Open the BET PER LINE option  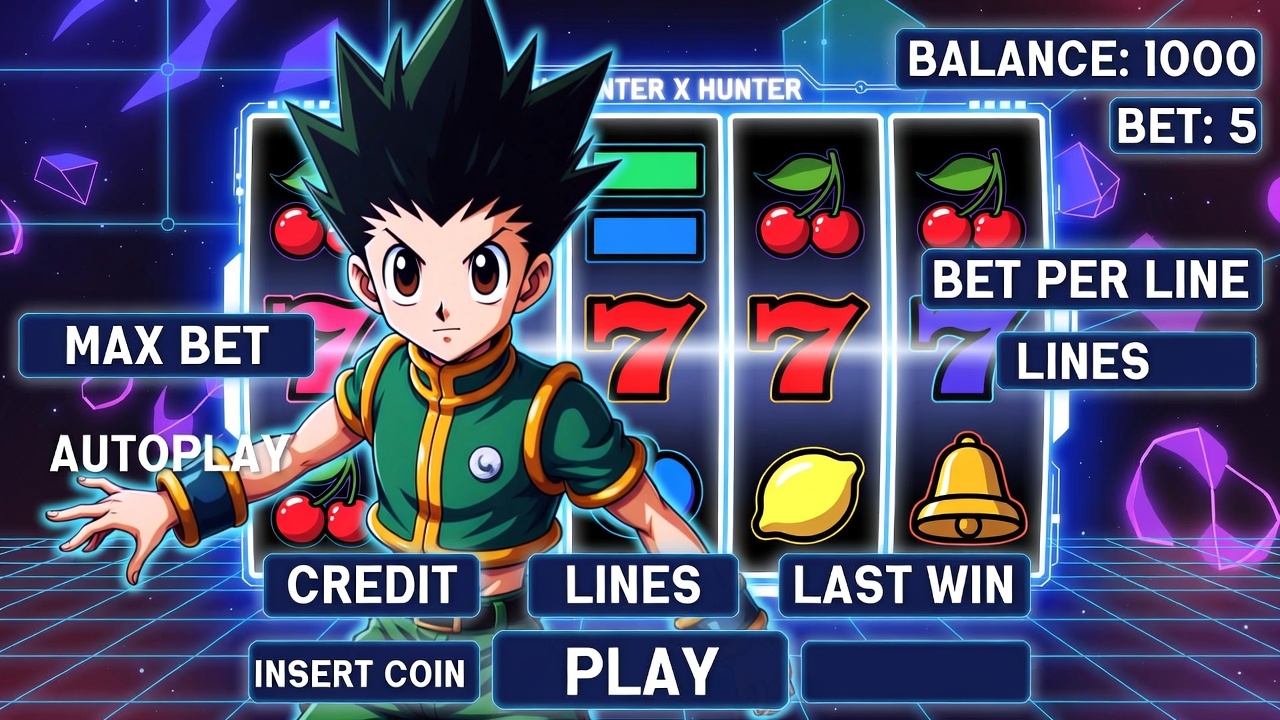[1091, 280]
